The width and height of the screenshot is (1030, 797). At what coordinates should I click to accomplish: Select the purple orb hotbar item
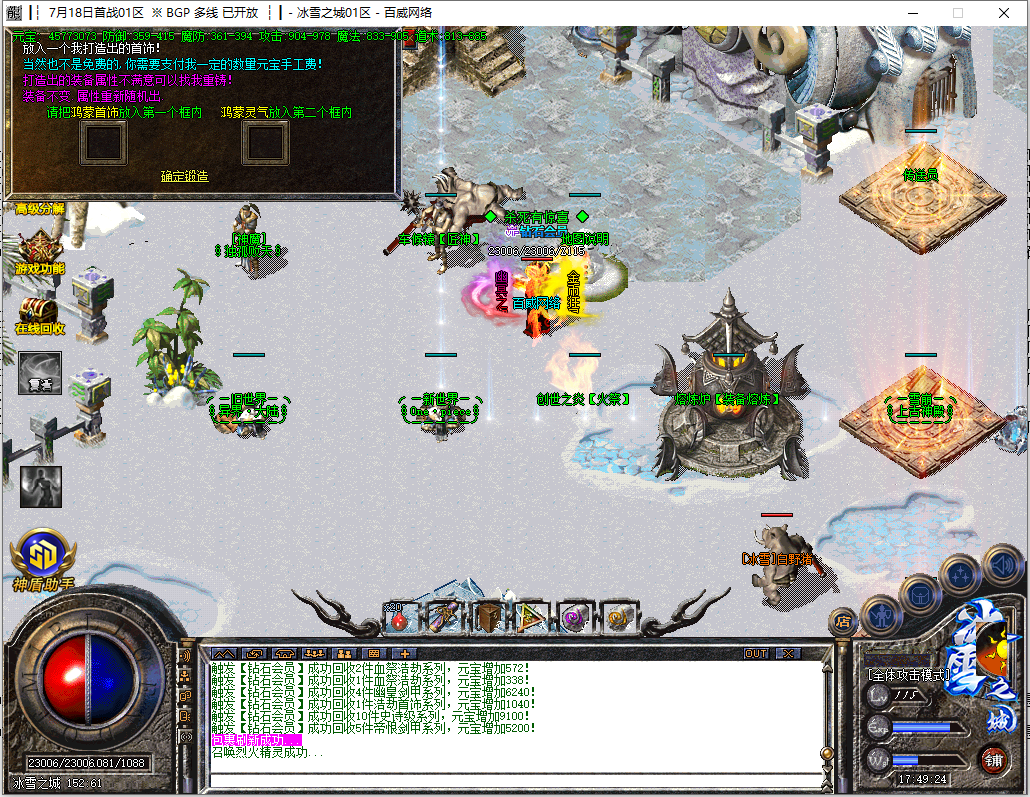coord(572,618)
